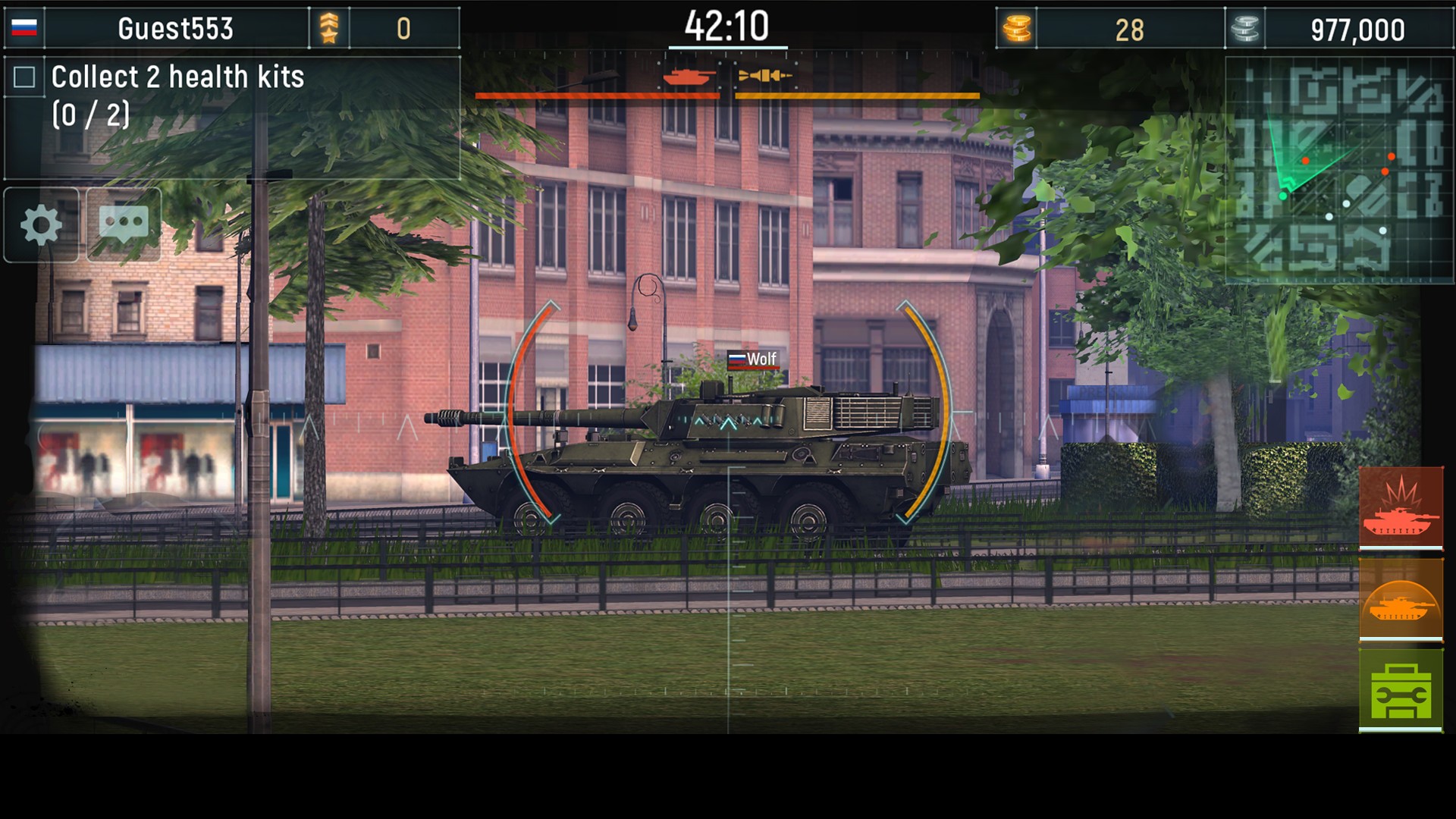The height and width of the screenshot is (819, 1456).
Task: Click the shell icon above the ammo bar
Action: click(x=764, y=75)
